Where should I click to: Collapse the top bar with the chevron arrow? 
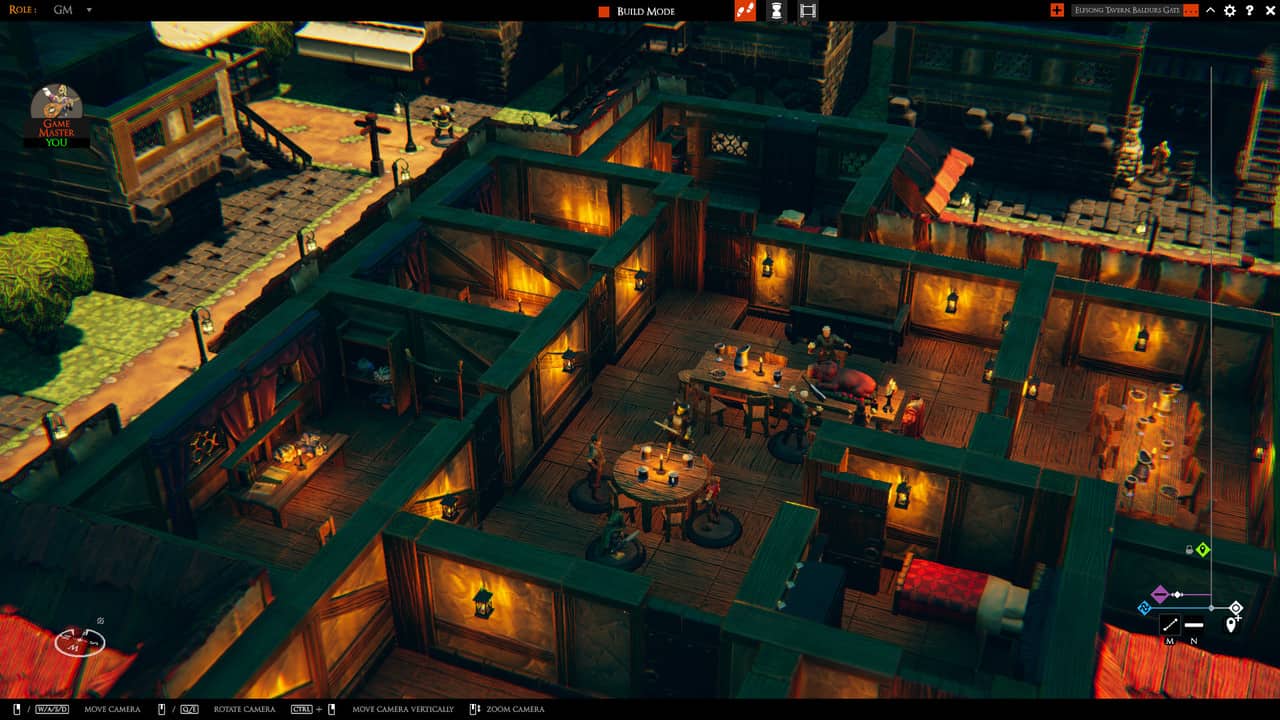[x=1208, y=12]
